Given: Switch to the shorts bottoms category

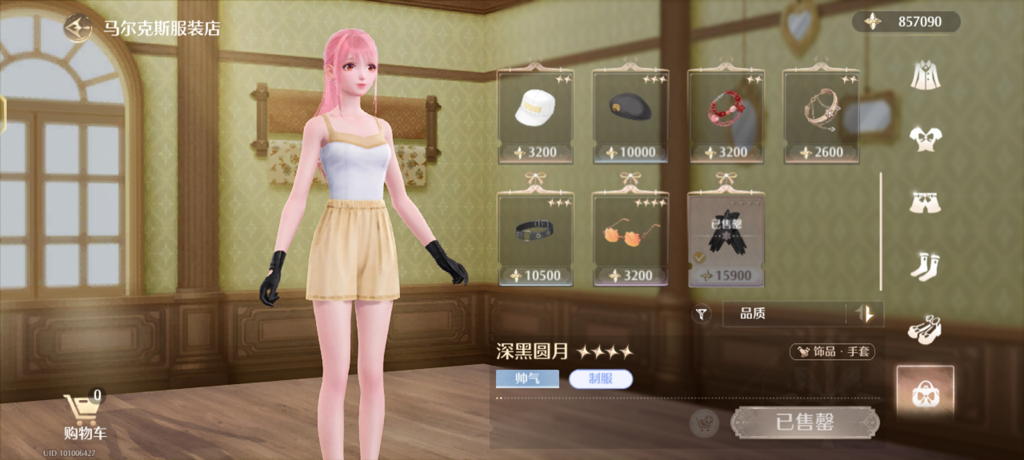Looking at the screenshot, I should pos(923,203).
